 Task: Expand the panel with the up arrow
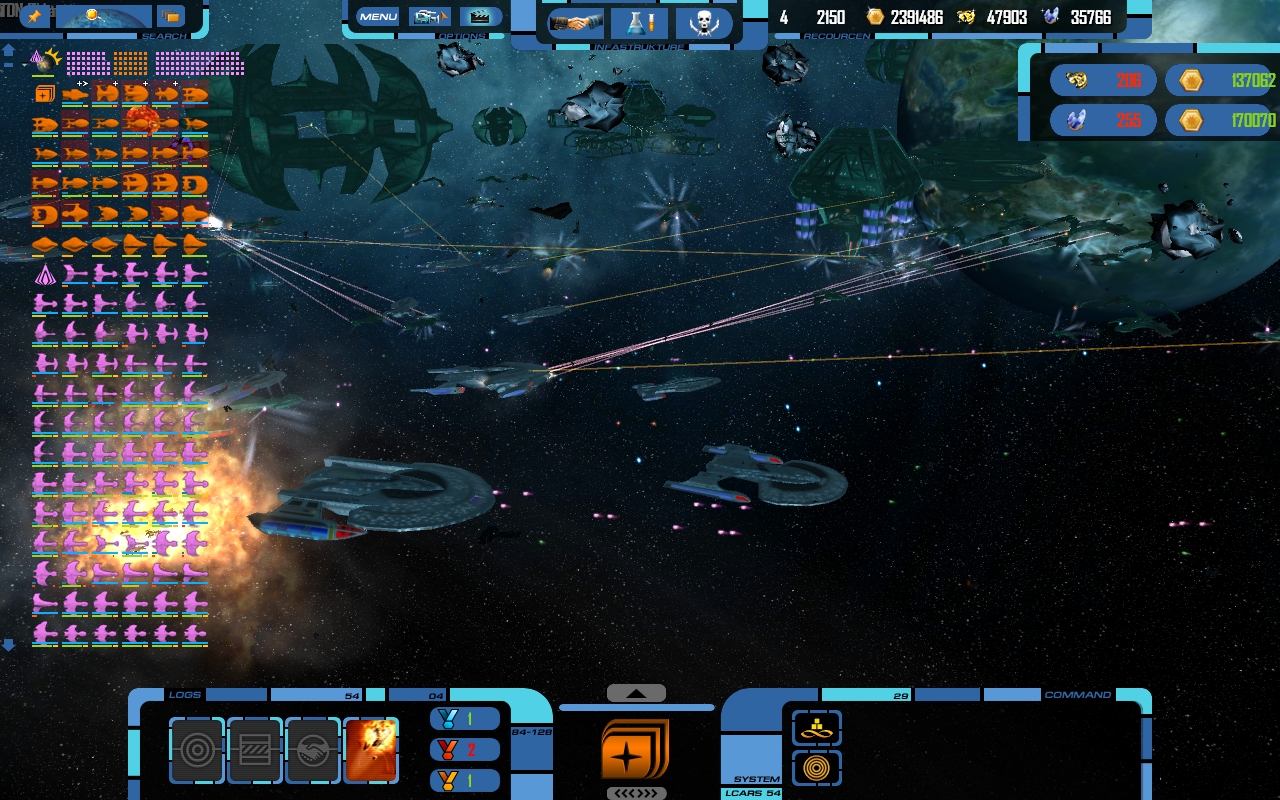[636, 693]
